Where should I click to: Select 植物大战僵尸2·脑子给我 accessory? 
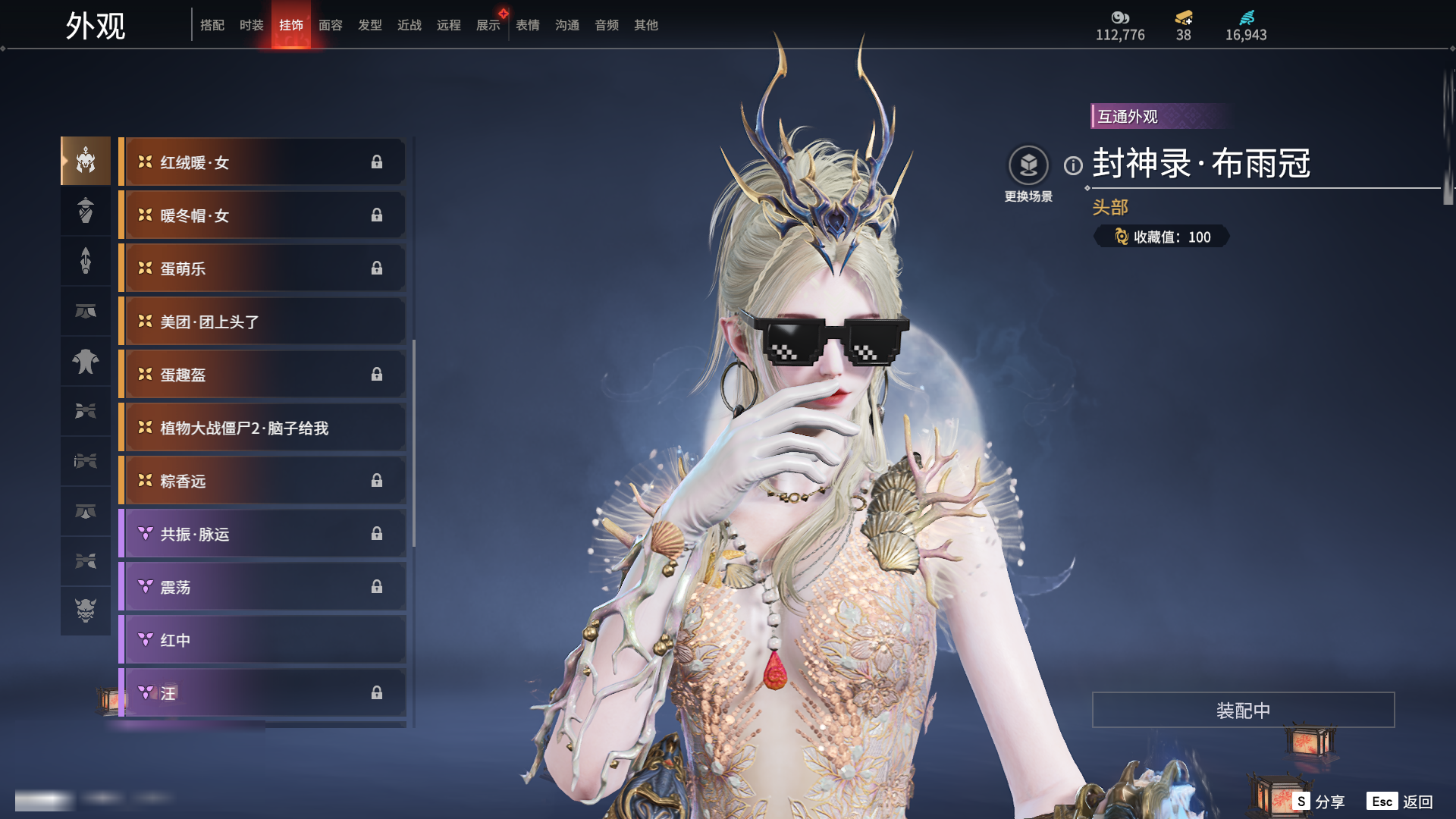[x=262, y=428]
